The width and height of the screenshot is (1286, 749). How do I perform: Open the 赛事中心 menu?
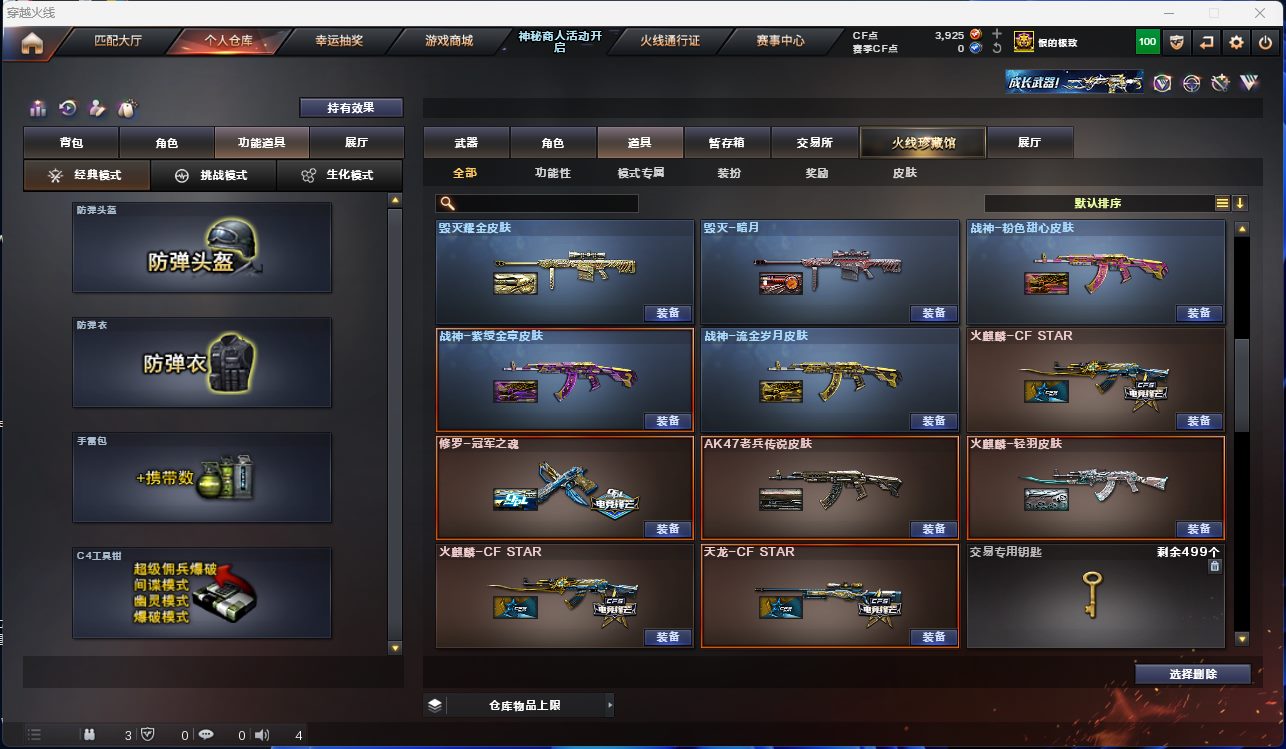pyautogui.click(x=780, y=41)
